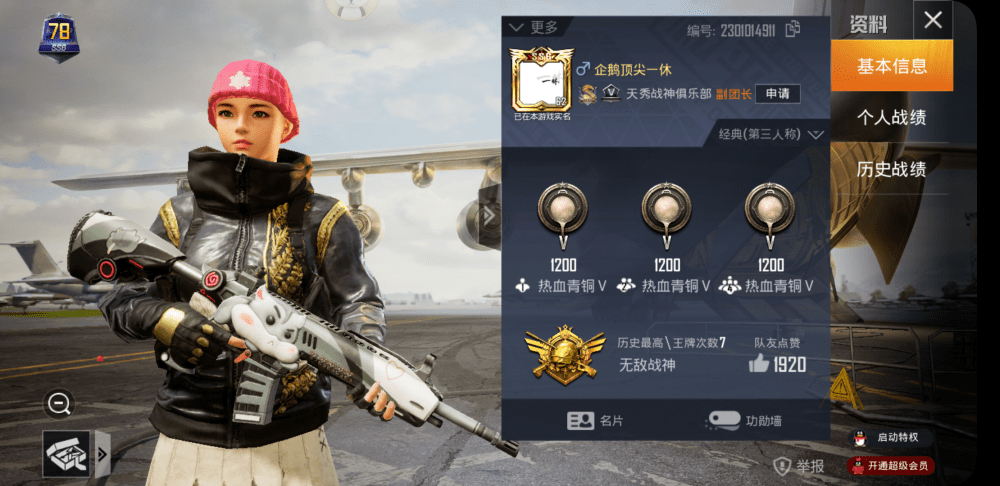Expand the 更多 dropdown

[x=533, y=27]
